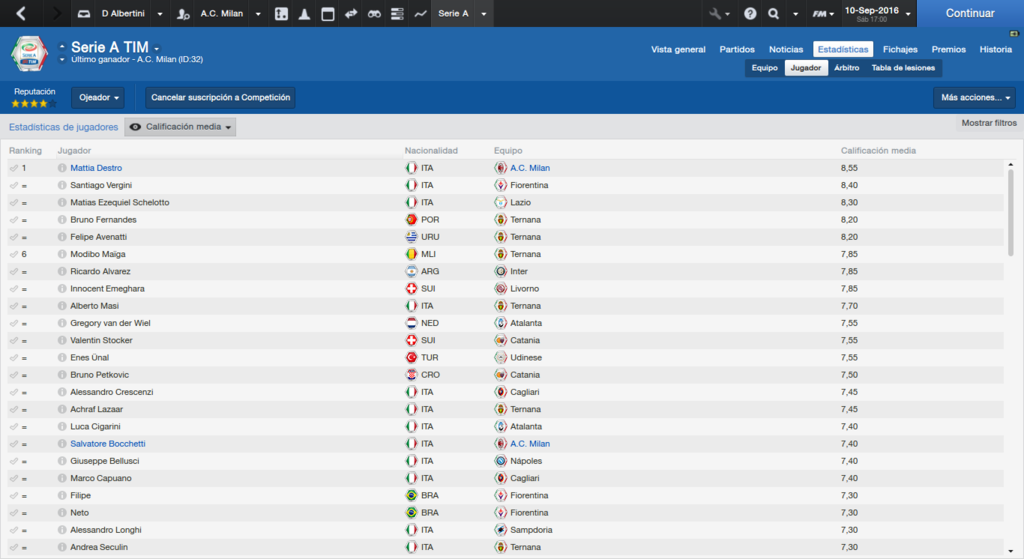Go back to the previous screen

[22, 14]
